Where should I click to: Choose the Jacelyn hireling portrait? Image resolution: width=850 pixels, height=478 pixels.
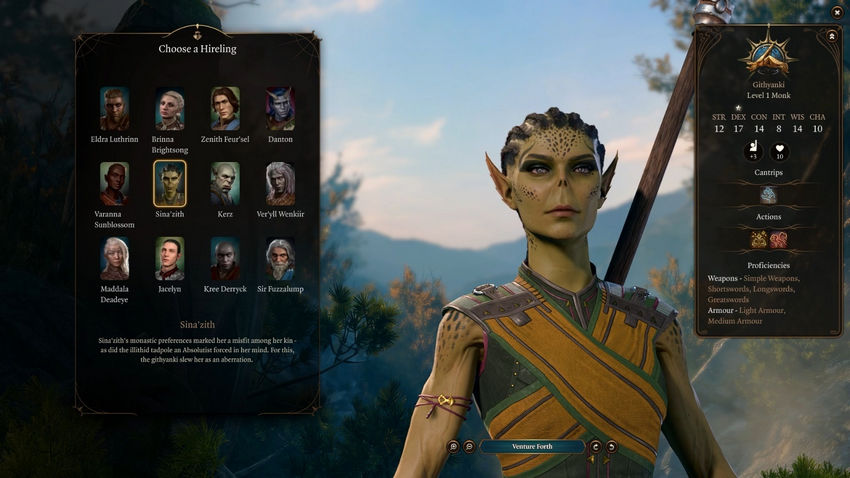pyautogui.click(x=169, y=259)
